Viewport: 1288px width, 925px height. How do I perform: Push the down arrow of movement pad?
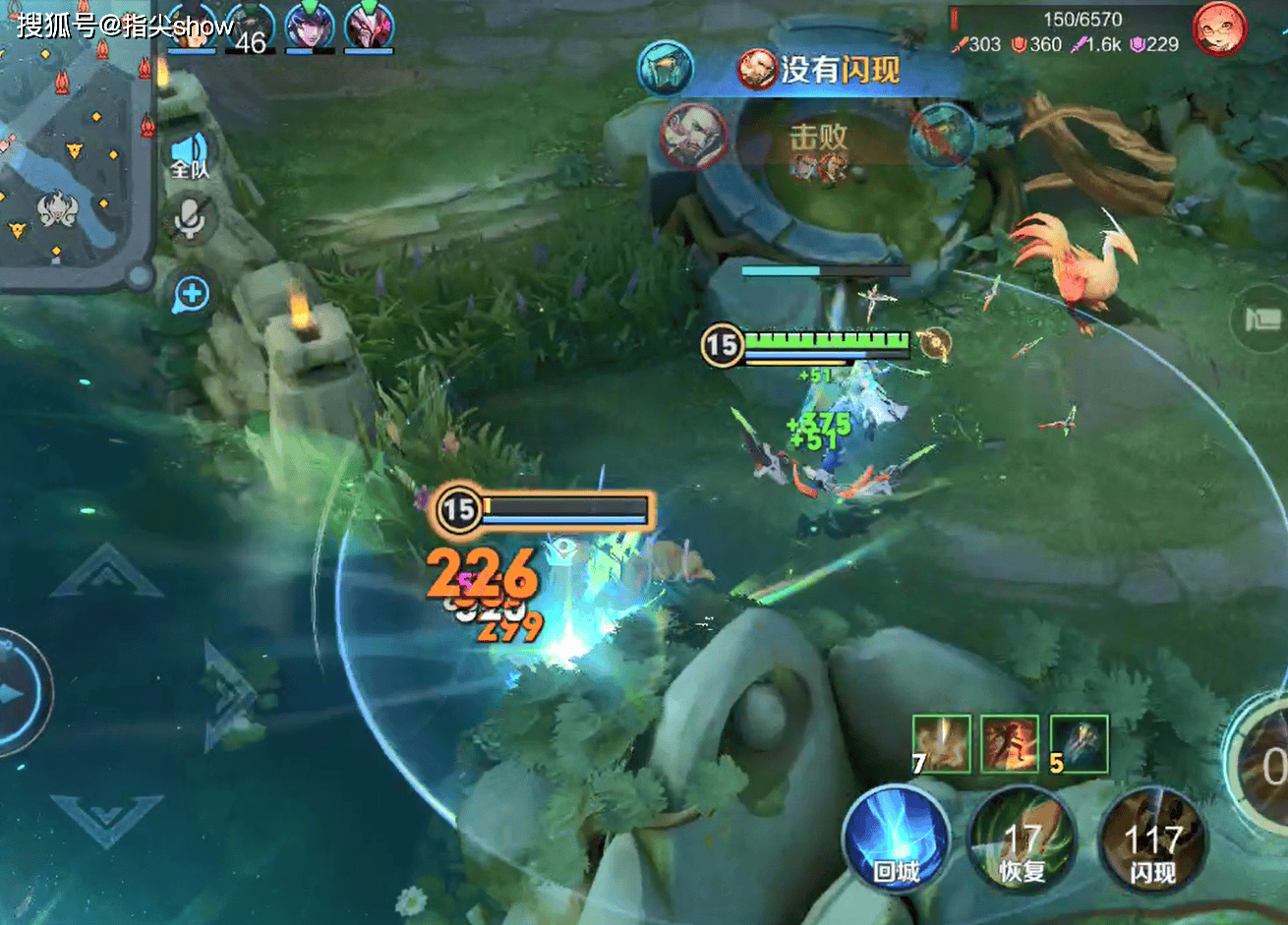coord(106,818)
